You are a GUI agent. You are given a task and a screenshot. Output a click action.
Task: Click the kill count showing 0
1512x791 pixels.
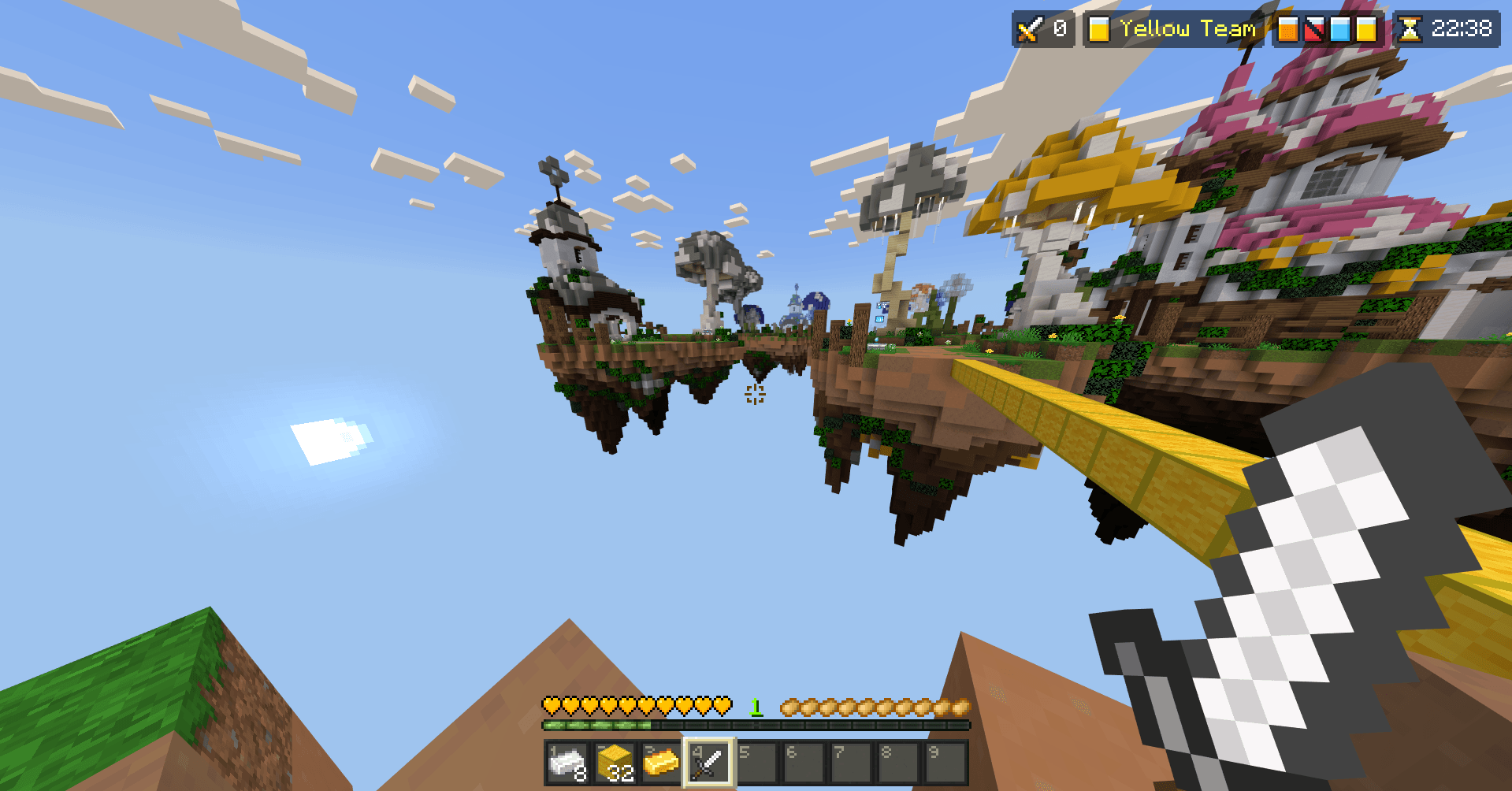[1061, 30]
